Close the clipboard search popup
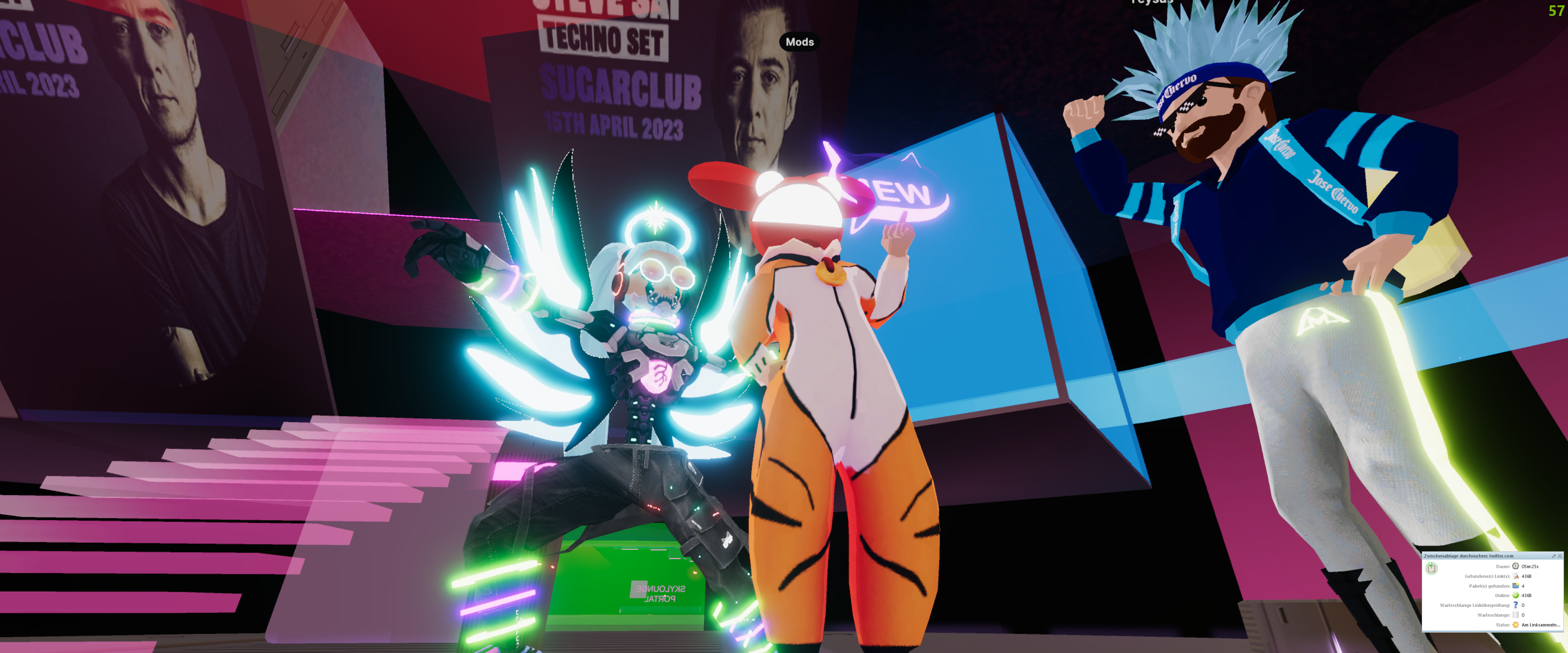The image size is (1568, 653). point(1559,555)
